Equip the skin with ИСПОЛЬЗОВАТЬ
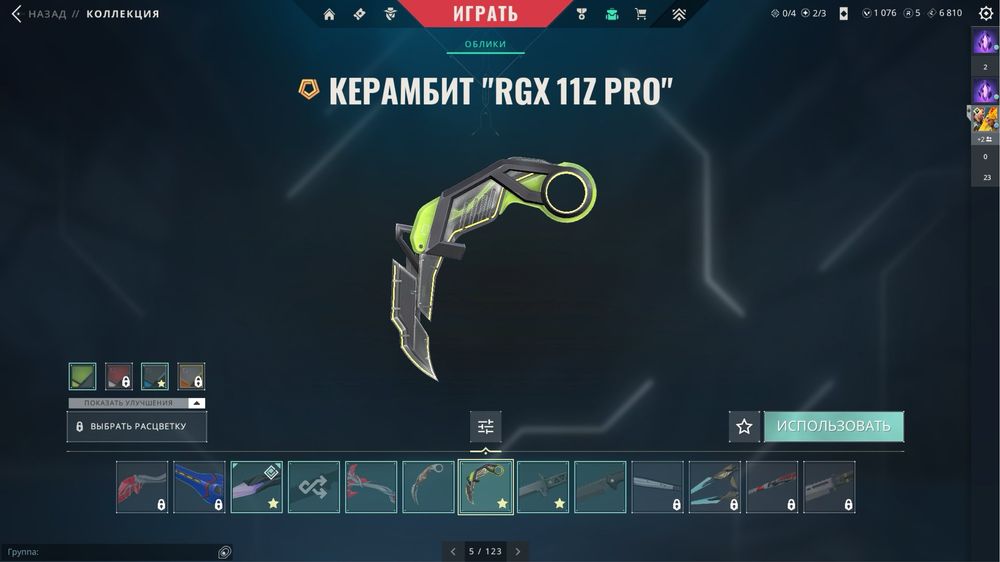The image size is (1000, 562). point(833,426)
